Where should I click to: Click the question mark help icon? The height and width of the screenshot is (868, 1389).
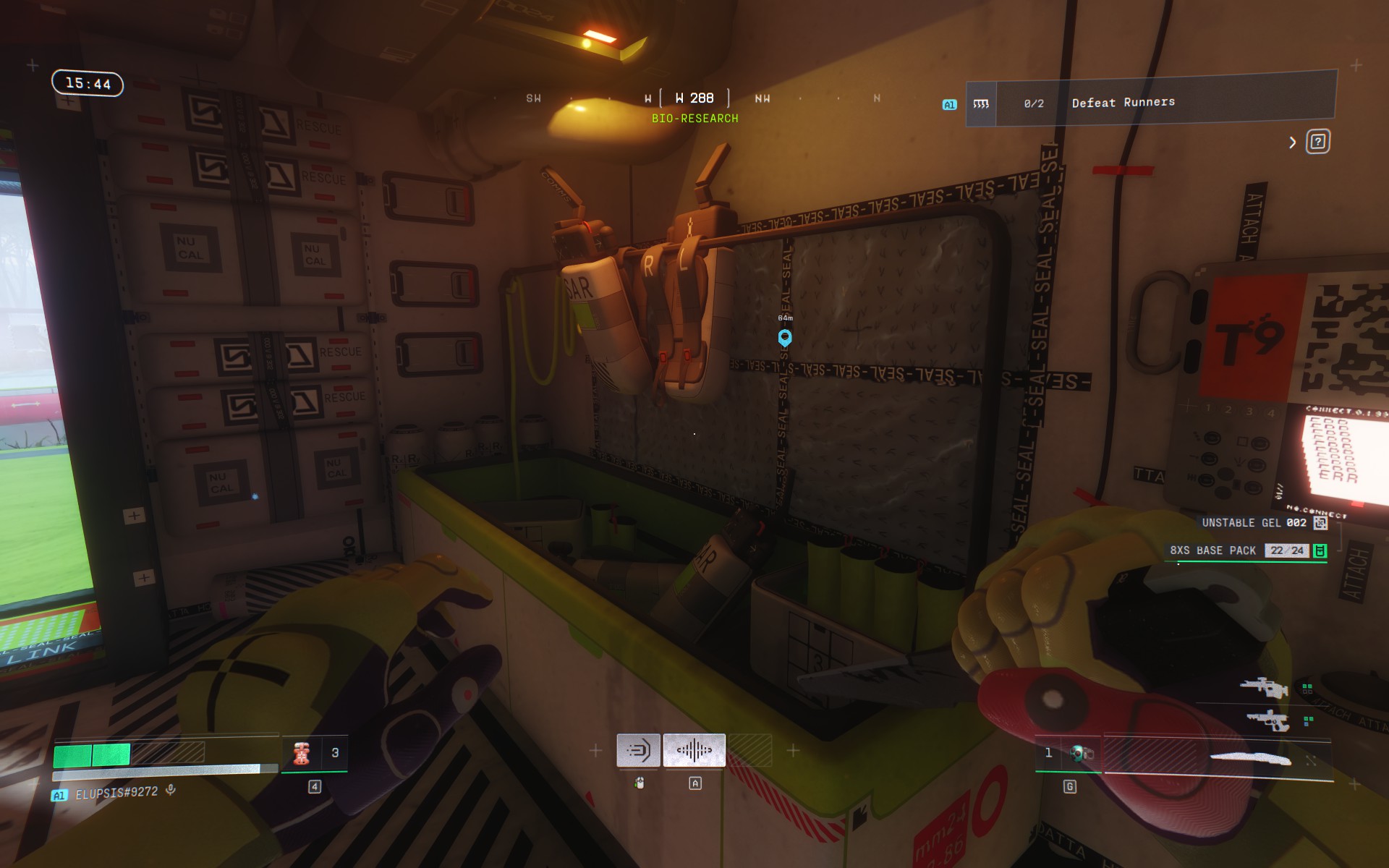point(1317,142)
